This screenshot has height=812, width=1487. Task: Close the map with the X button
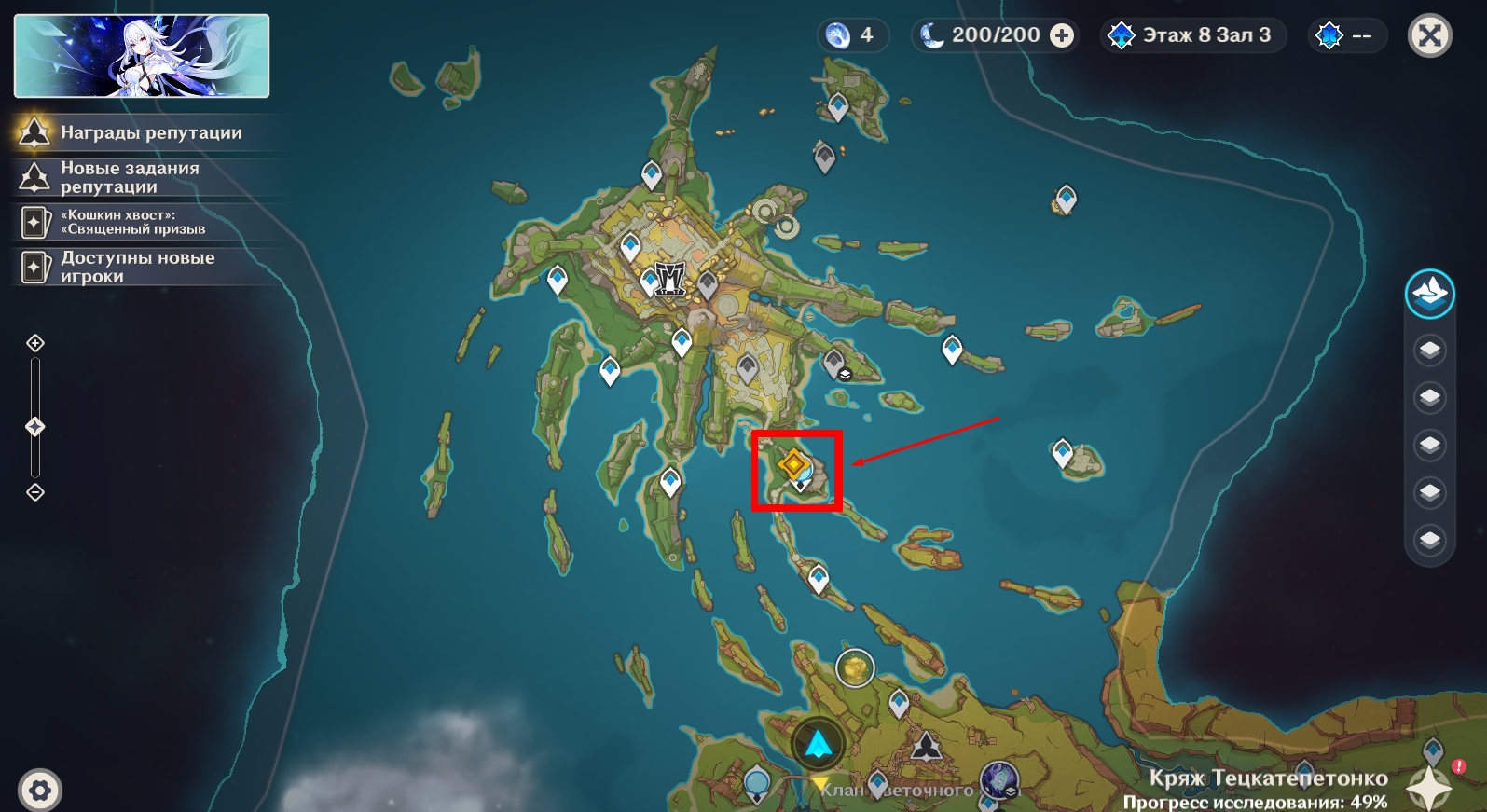pyautogui.click(x=1429, y=36)
